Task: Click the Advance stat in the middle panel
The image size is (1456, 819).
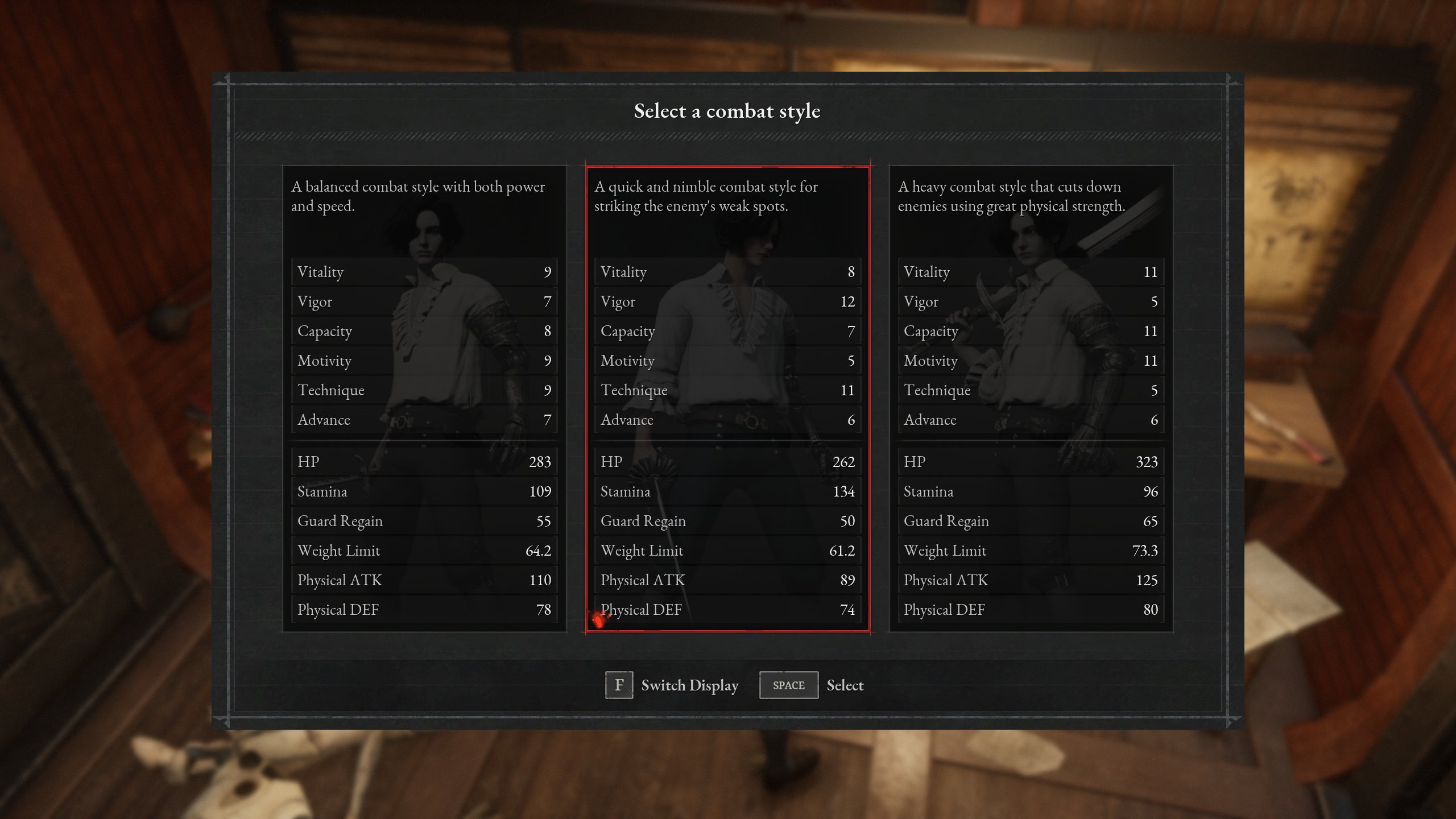Action: point(728,420)
